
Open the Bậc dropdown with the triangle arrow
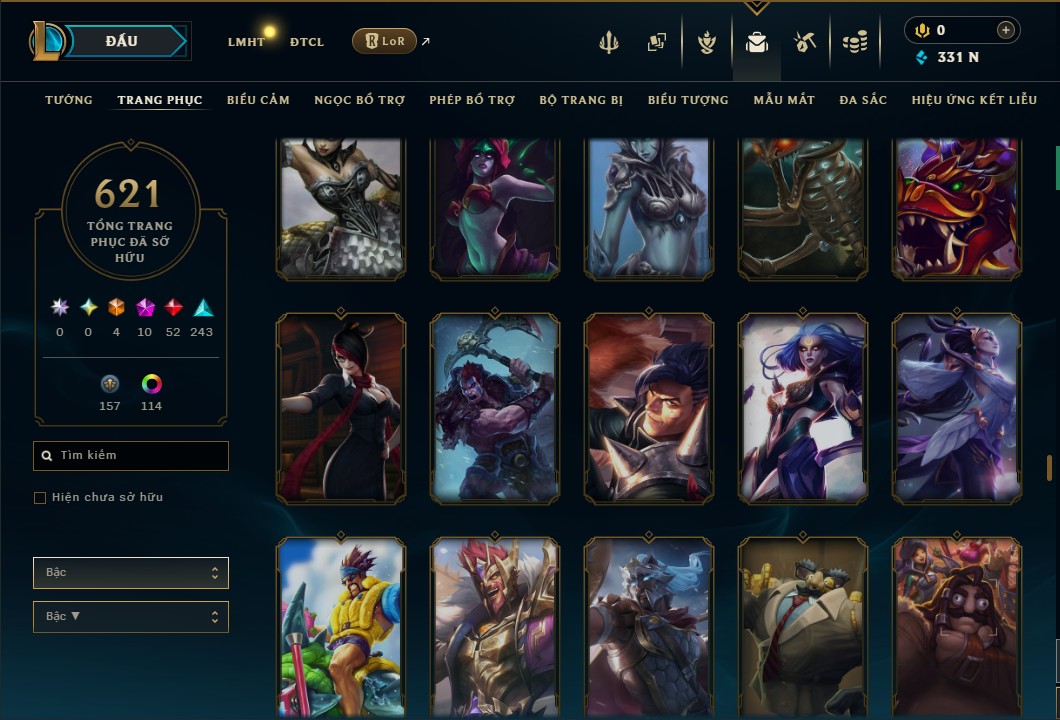130,617
